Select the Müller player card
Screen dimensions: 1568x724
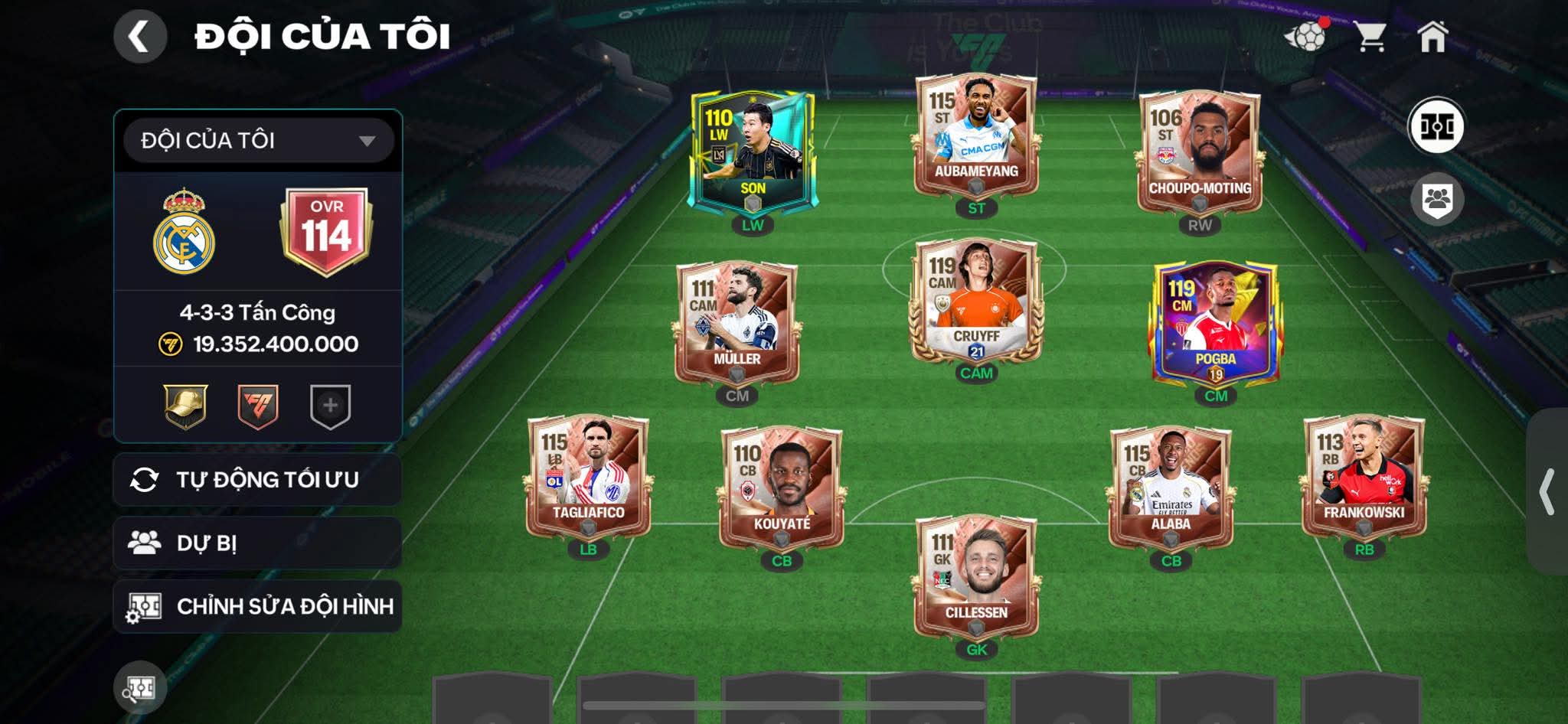[737, 324]
